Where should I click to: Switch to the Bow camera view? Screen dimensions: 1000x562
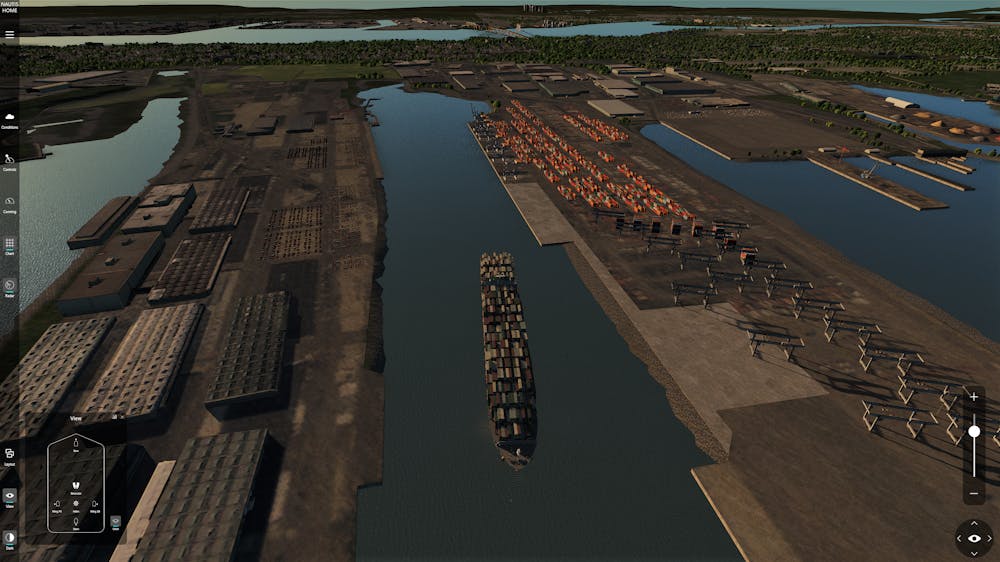(76, 446)
